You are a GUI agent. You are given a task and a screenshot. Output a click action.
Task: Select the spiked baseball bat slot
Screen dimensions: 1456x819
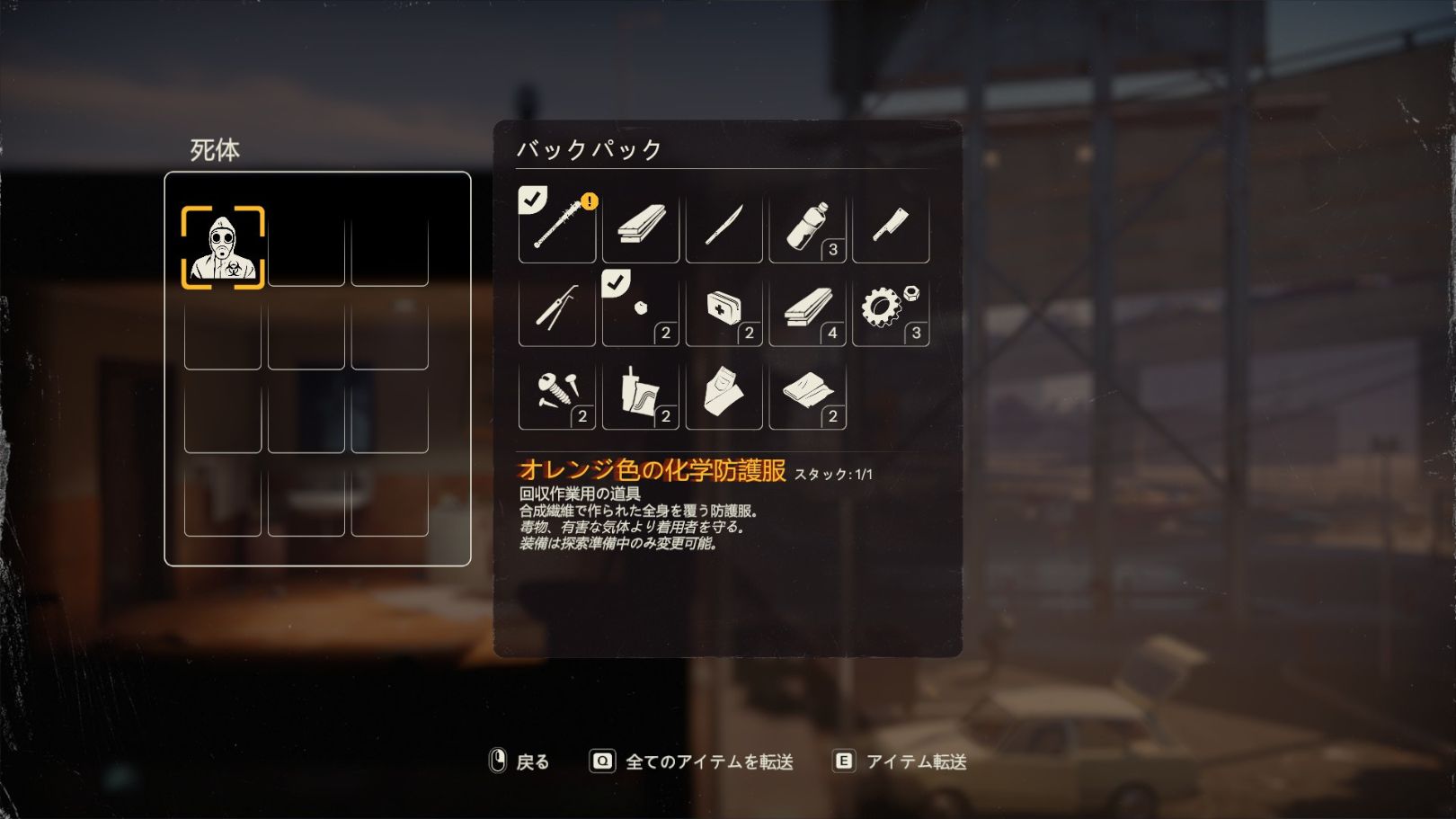557,225
